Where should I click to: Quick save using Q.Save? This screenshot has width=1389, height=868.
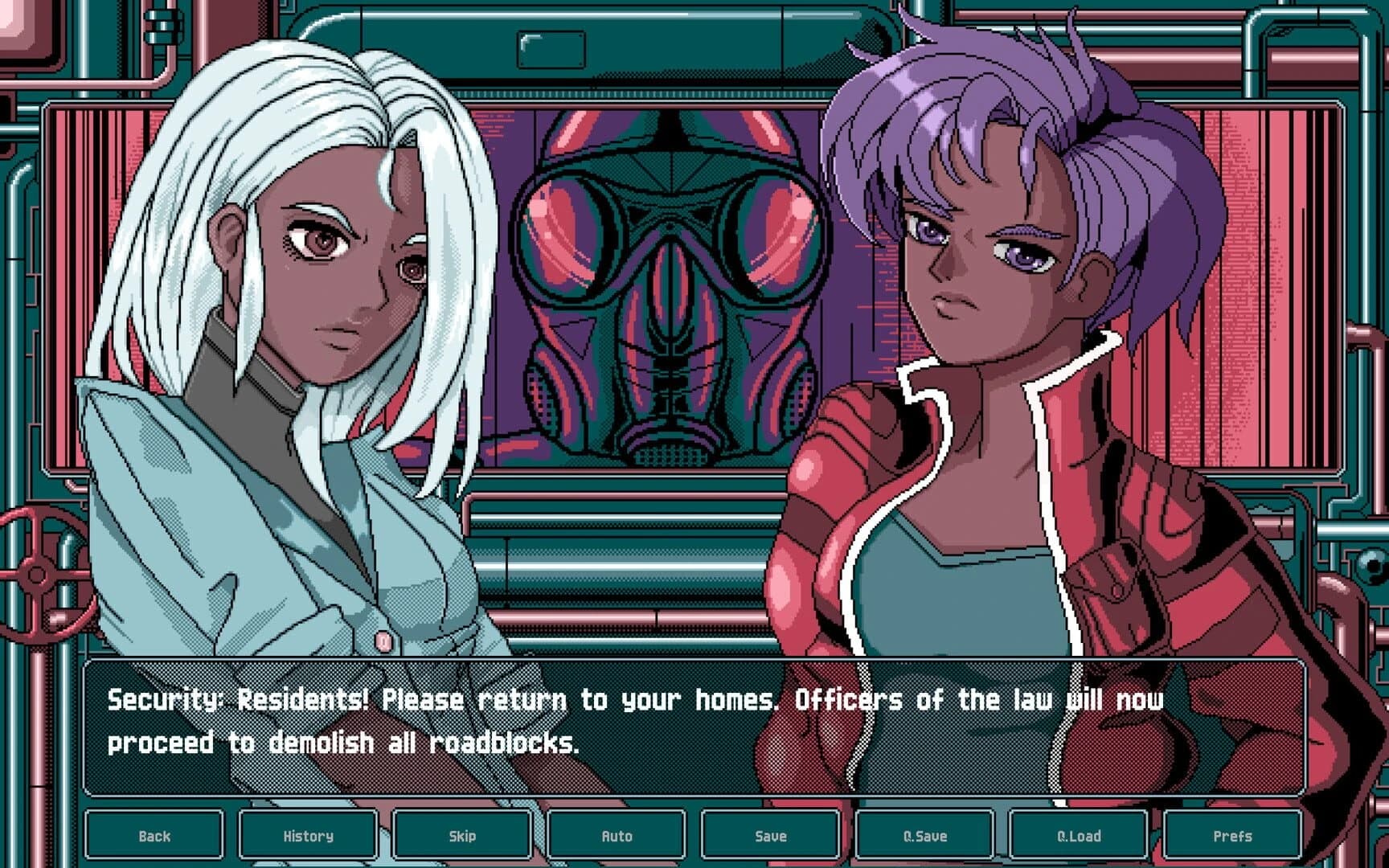pos(924,836)
